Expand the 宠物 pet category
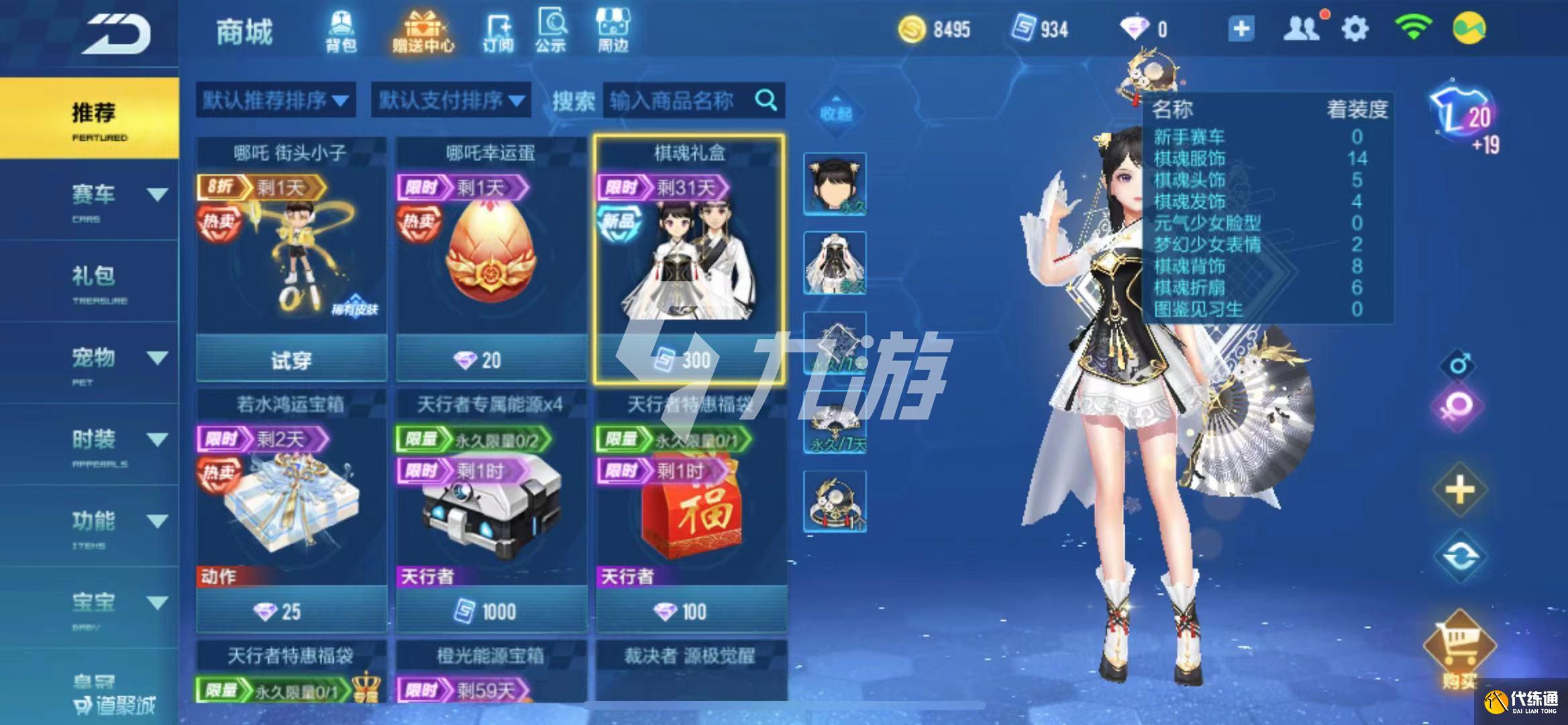Viewport: 1568px width, 725px height. (x=156, y=358)
